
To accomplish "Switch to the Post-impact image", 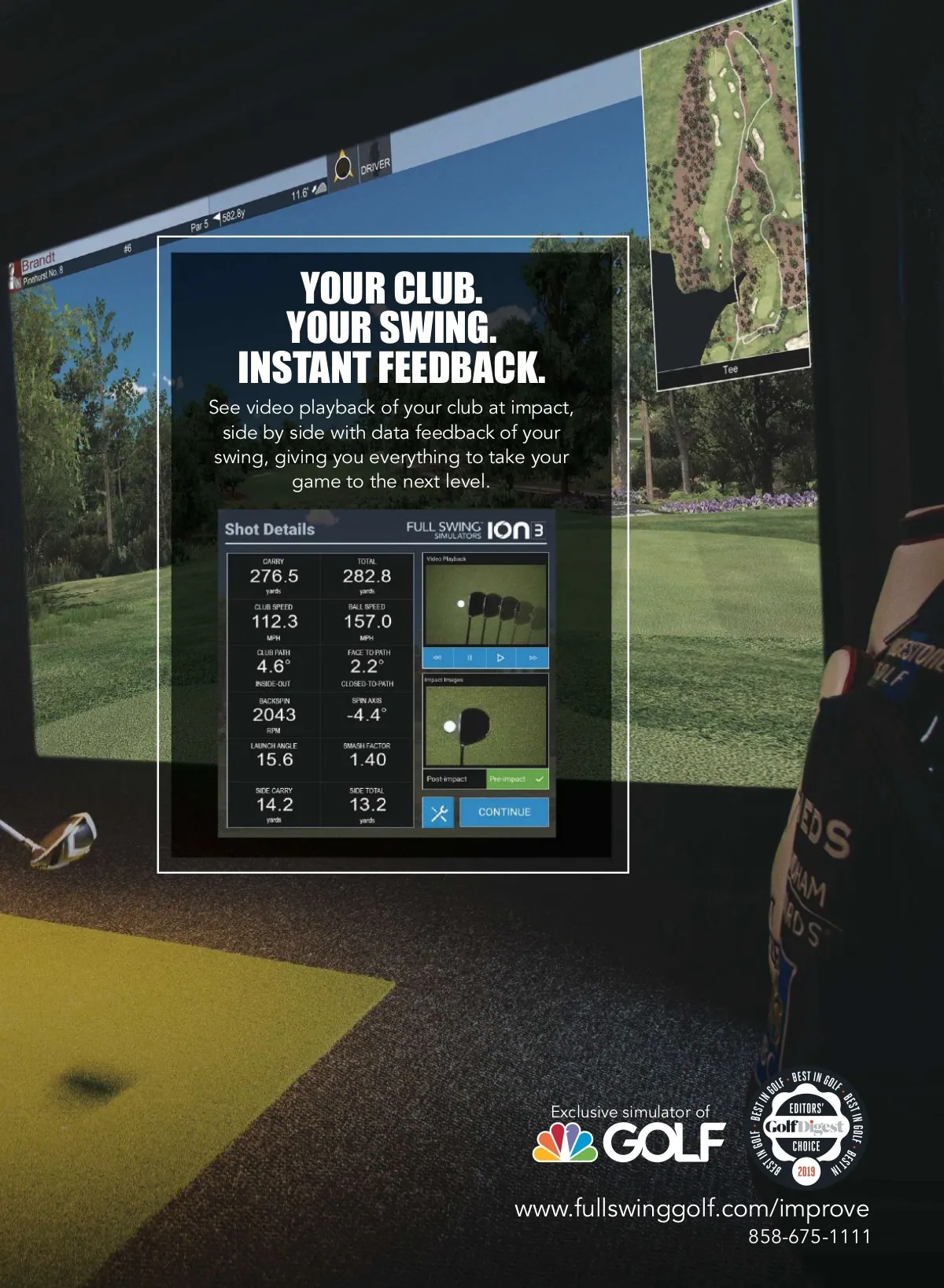I will point(454,779).
